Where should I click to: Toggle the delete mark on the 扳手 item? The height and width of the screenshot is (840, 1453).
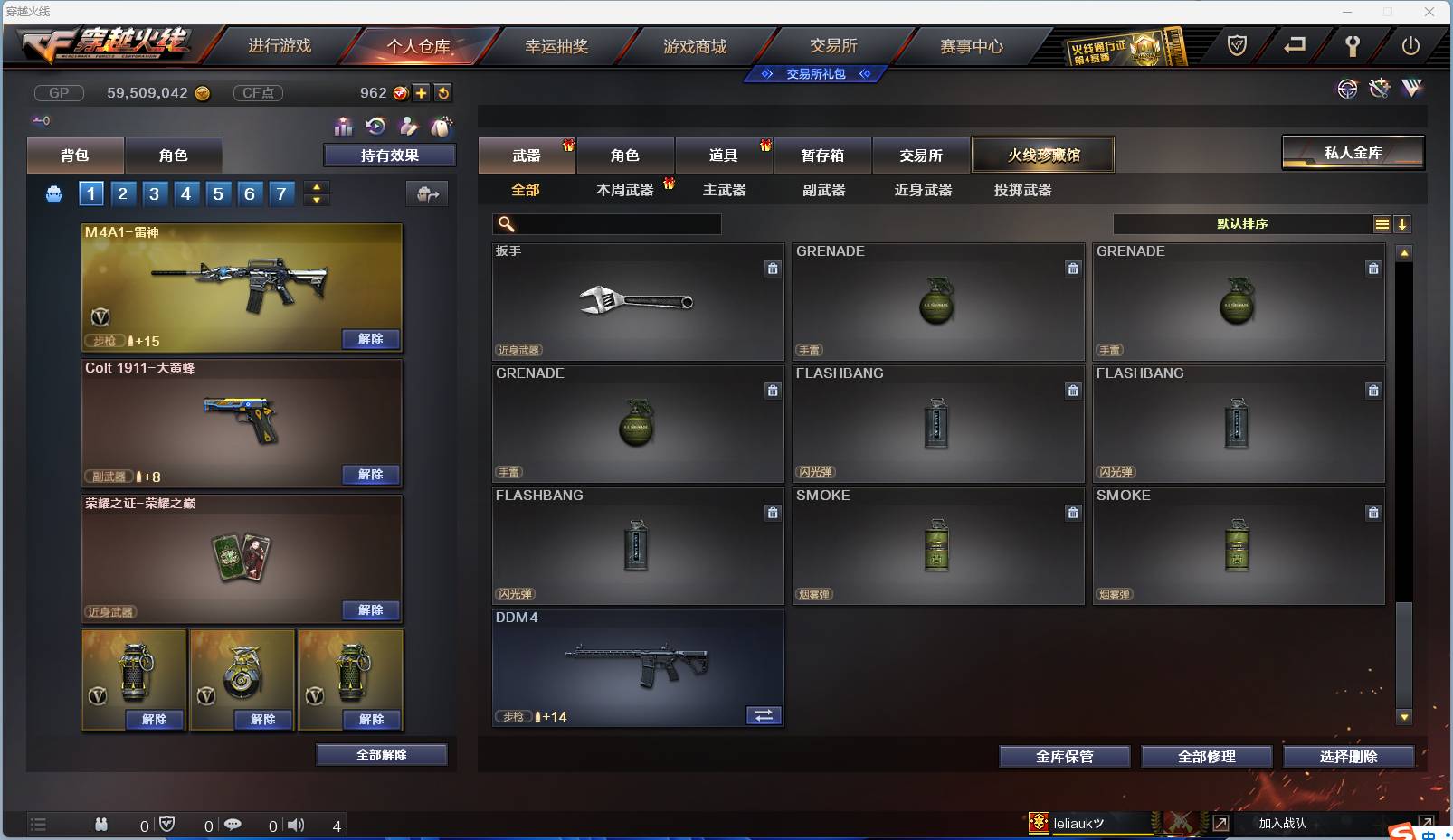774,269
